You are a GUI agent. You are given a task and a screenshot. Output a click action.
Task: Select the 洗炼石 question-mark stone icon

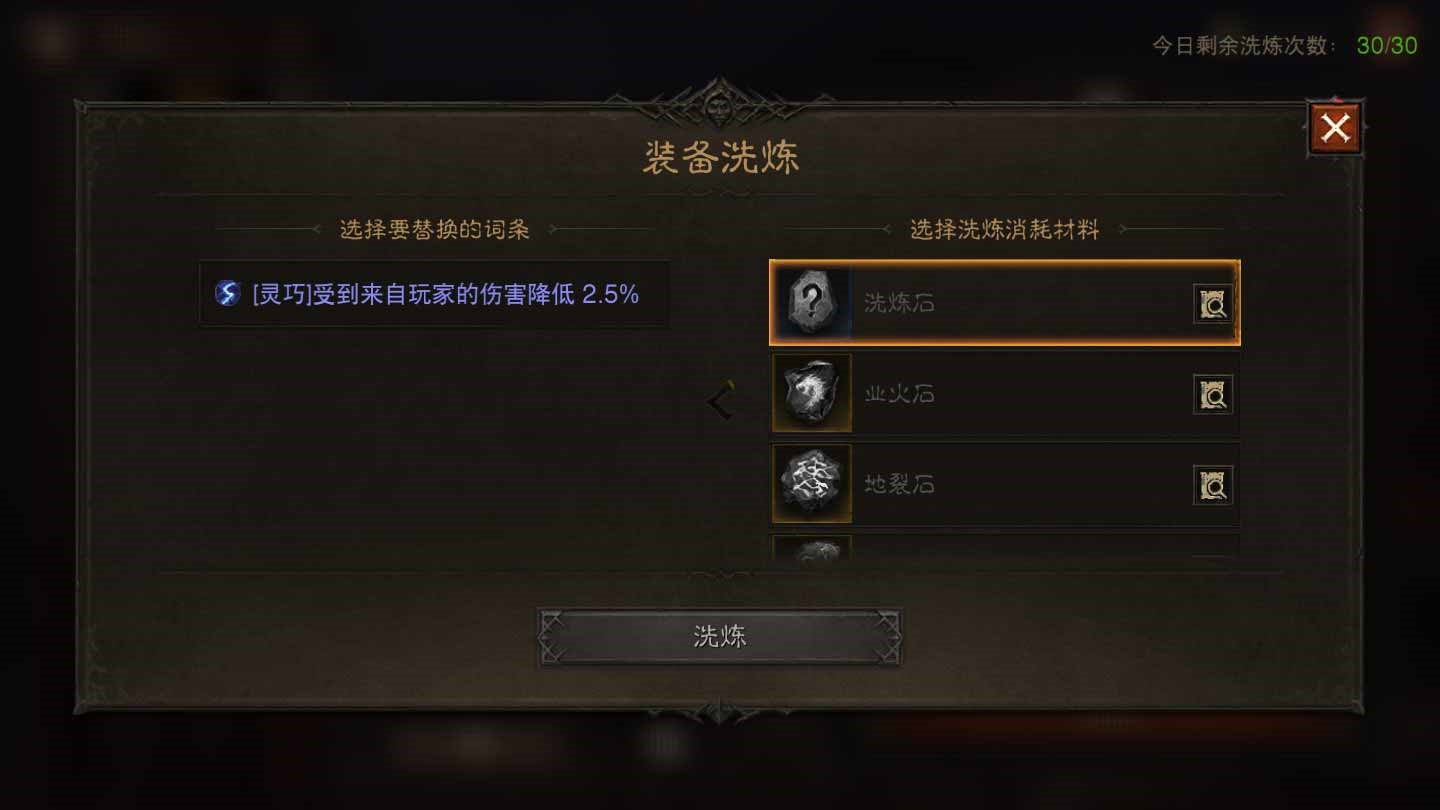[812, 303]
